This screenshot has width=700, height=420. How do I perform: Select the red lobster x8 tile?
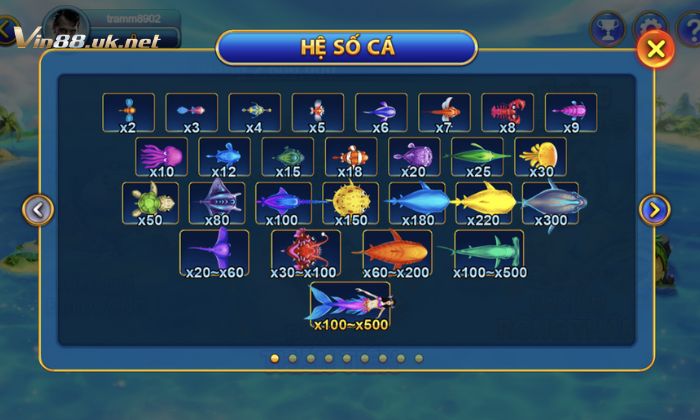pyautogui.click(x=508, y=113)
